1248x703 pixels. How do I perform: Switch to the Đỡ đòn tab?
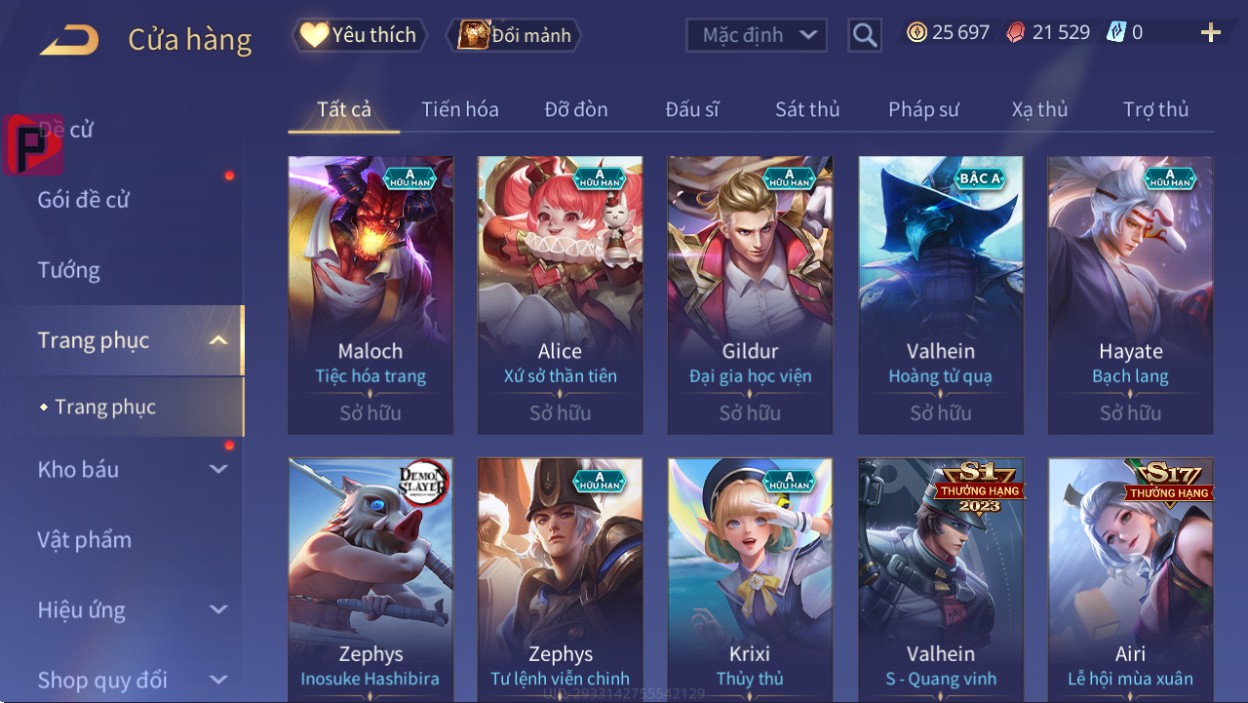(x=576, y=109)
